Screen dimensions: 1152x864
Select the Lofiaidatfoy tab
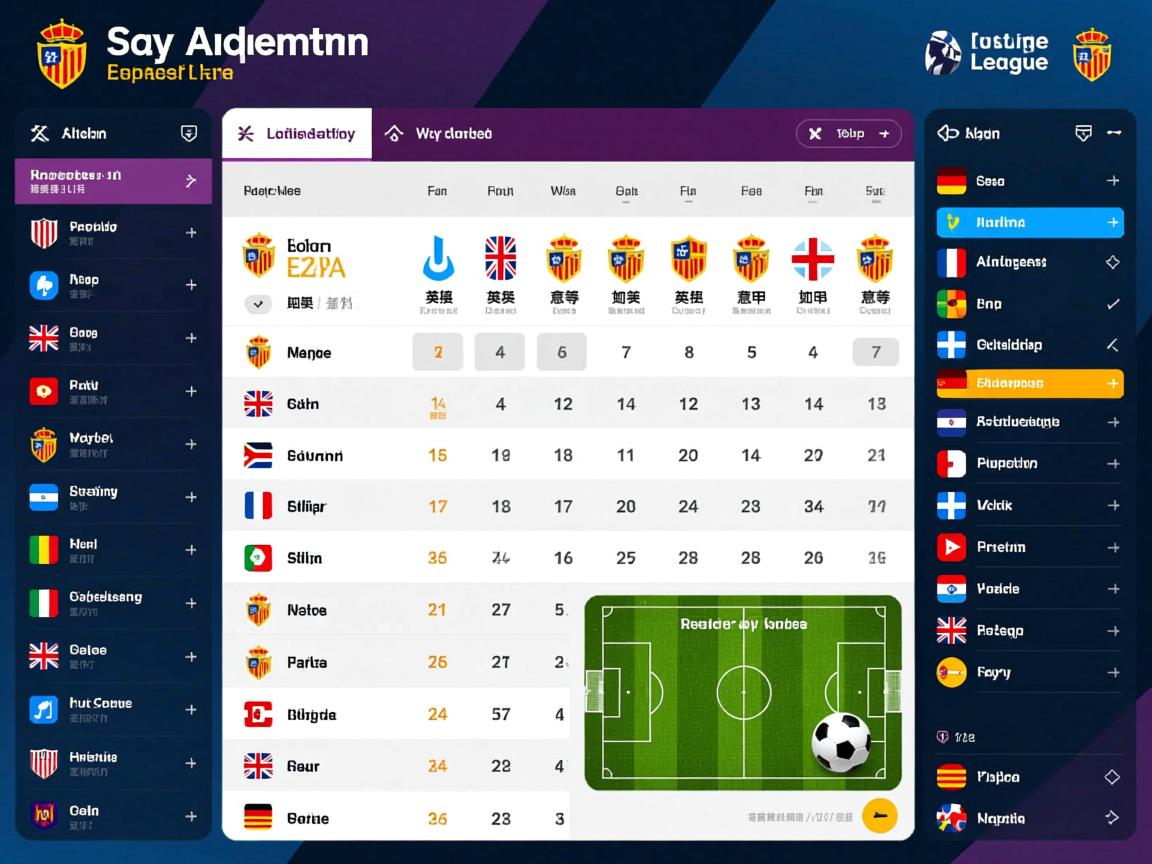(x=297, y=134)
